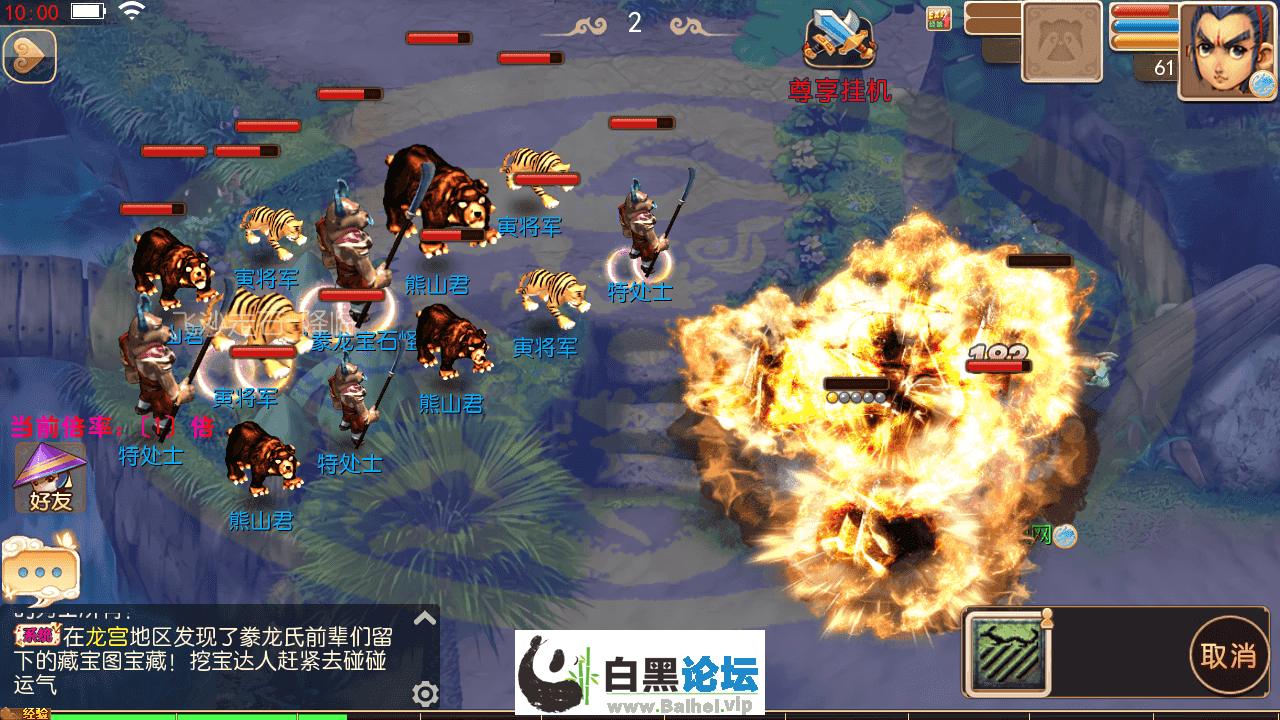
Task: Open the small colorful icon beside the pet frame
Action: (938, 19)
